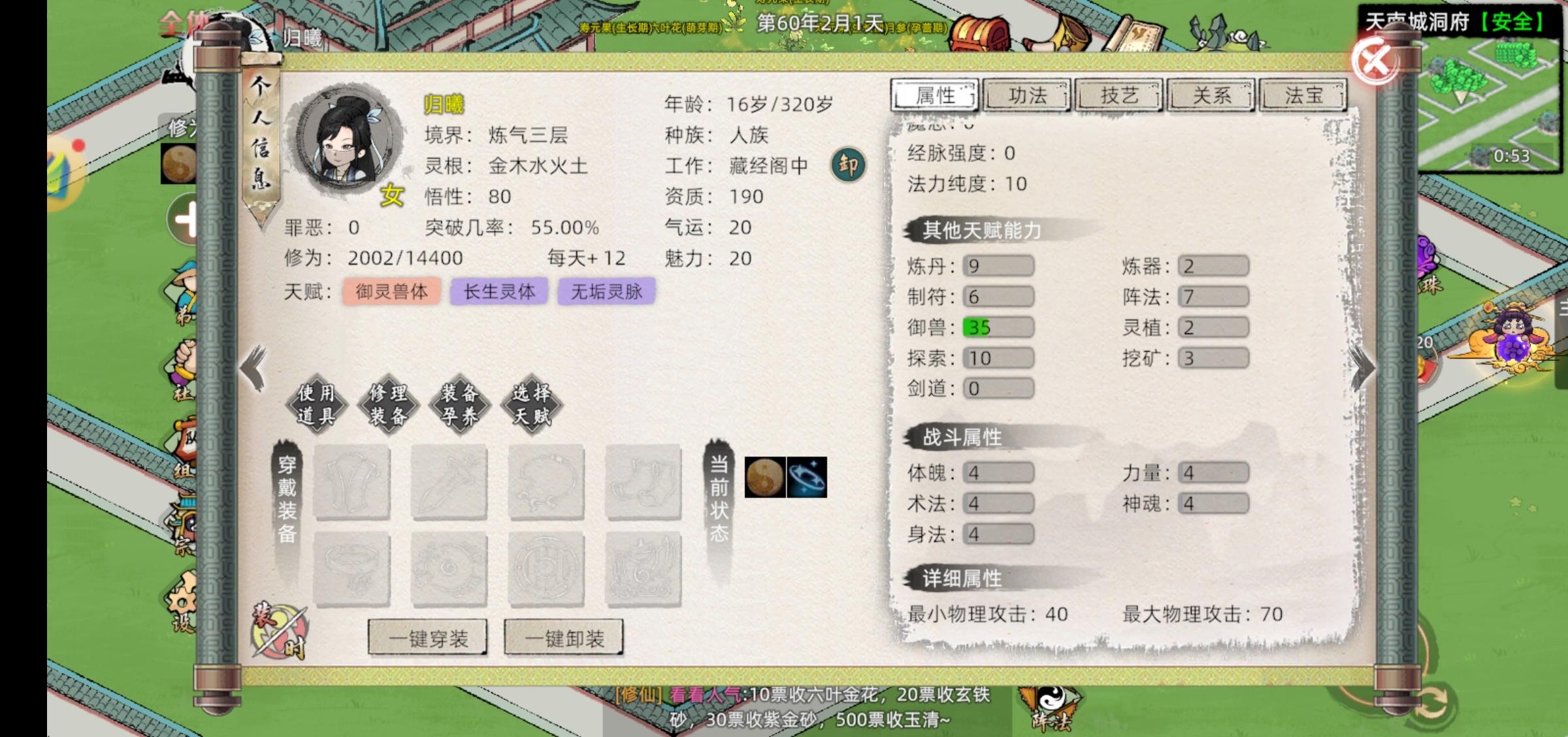Open the 法宝 tab
This screenshot has height=737, width=1568.
[x=1301, y=95]
